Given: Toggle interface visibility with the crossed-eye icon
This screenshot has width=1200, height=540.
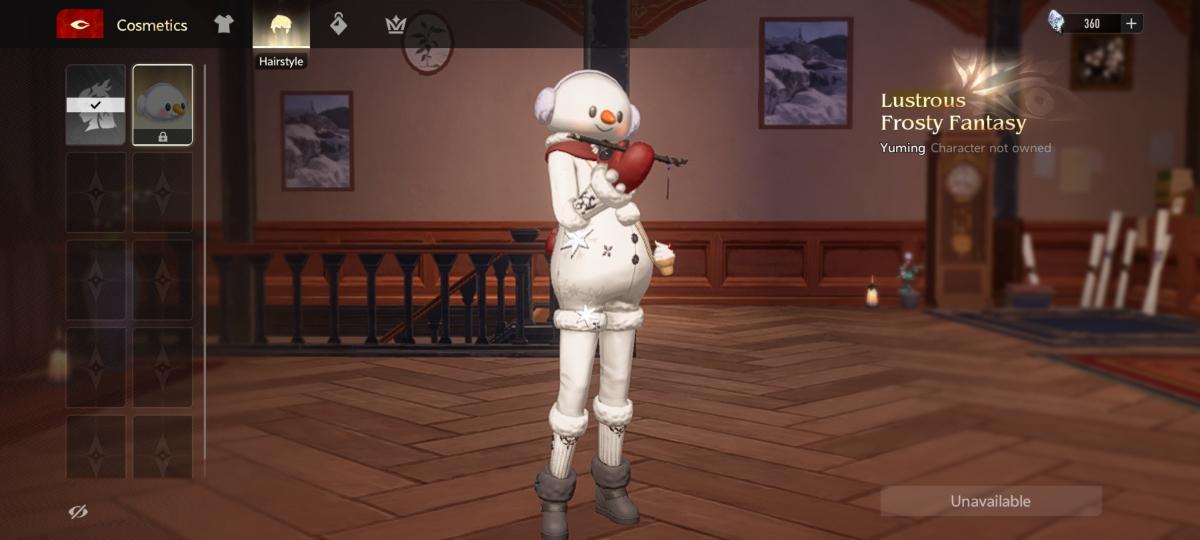Looking at the screenshot, I should point(78,512).
